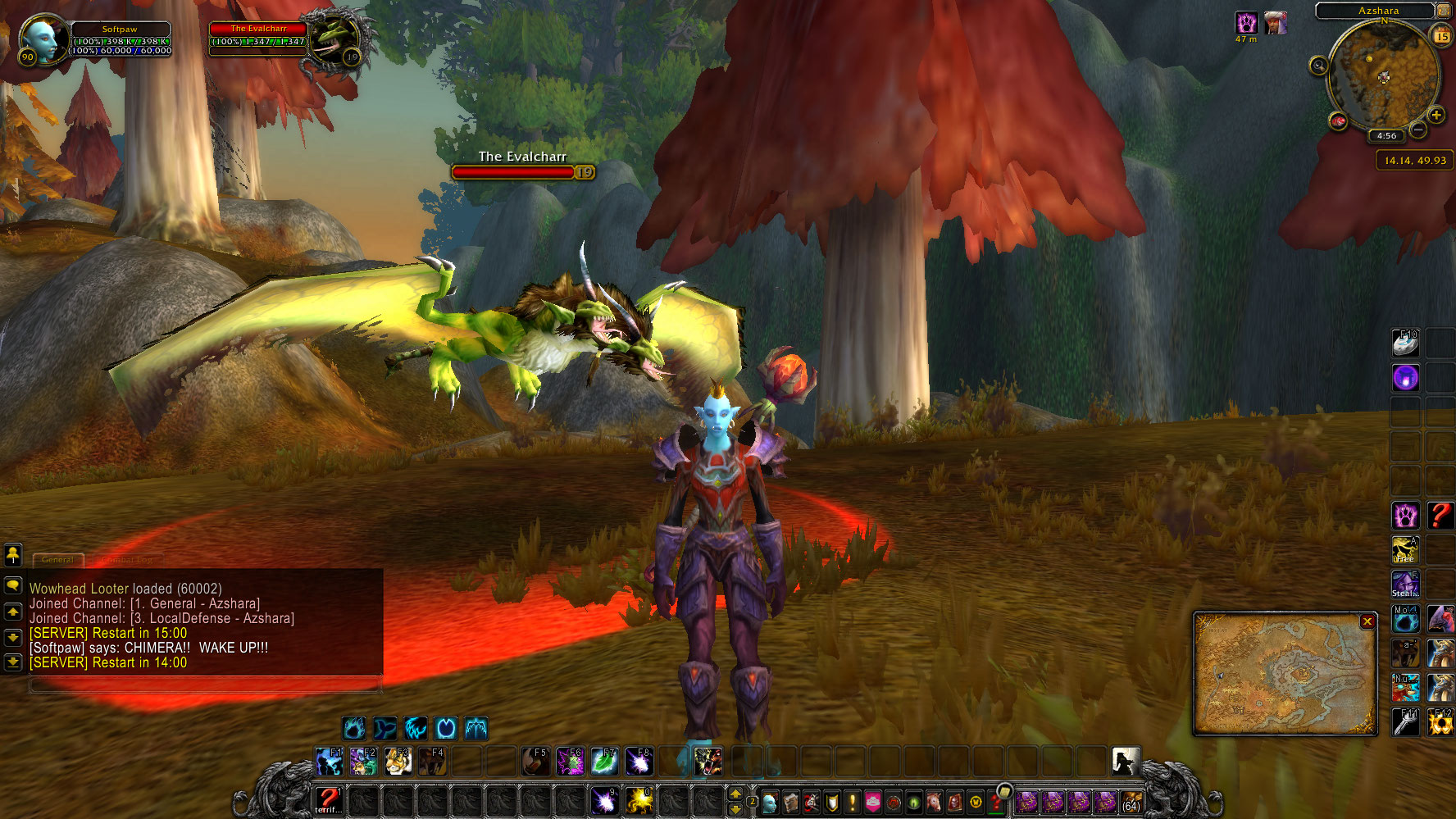Click the red question mark item icon
The height and width of the screenshot is (819, 1456).
pos(1440,516)
